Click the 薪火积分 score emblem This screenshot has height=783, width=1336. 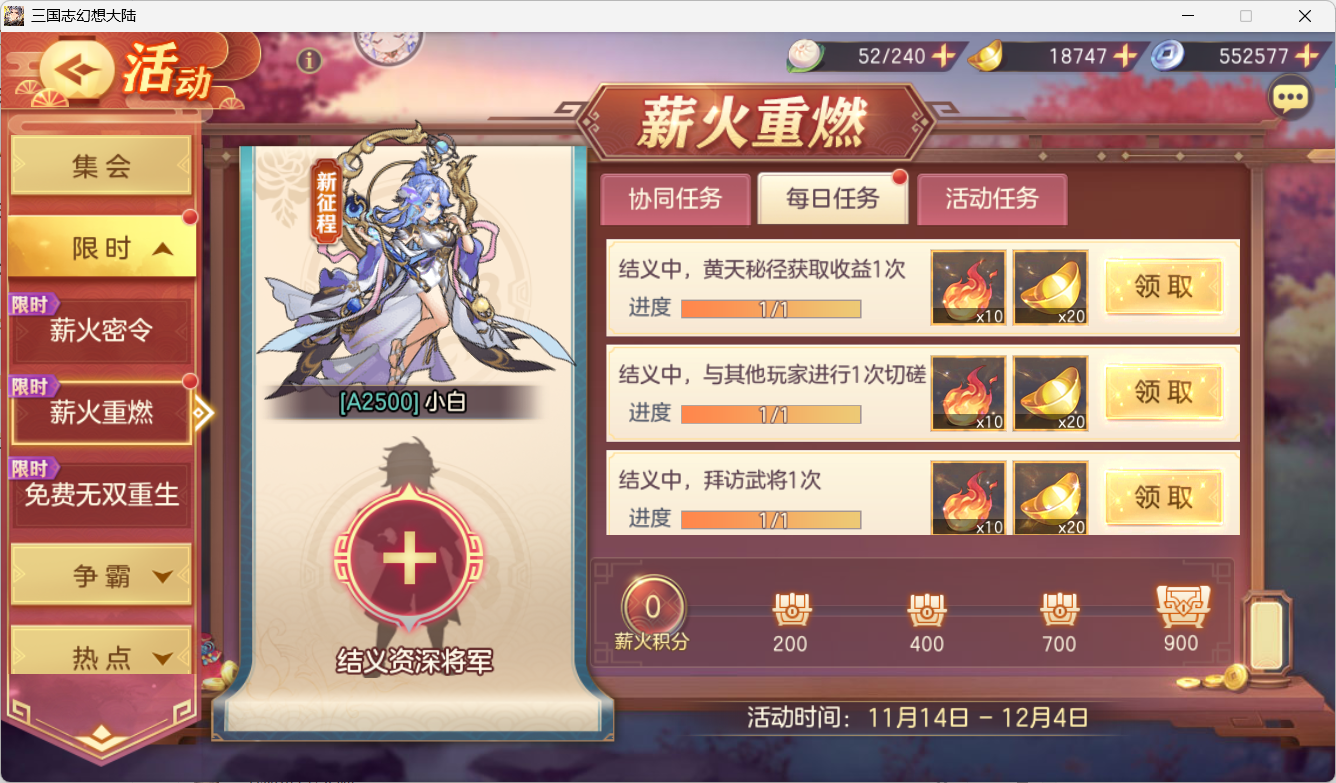pyautogui.click(x=655, y=602)
